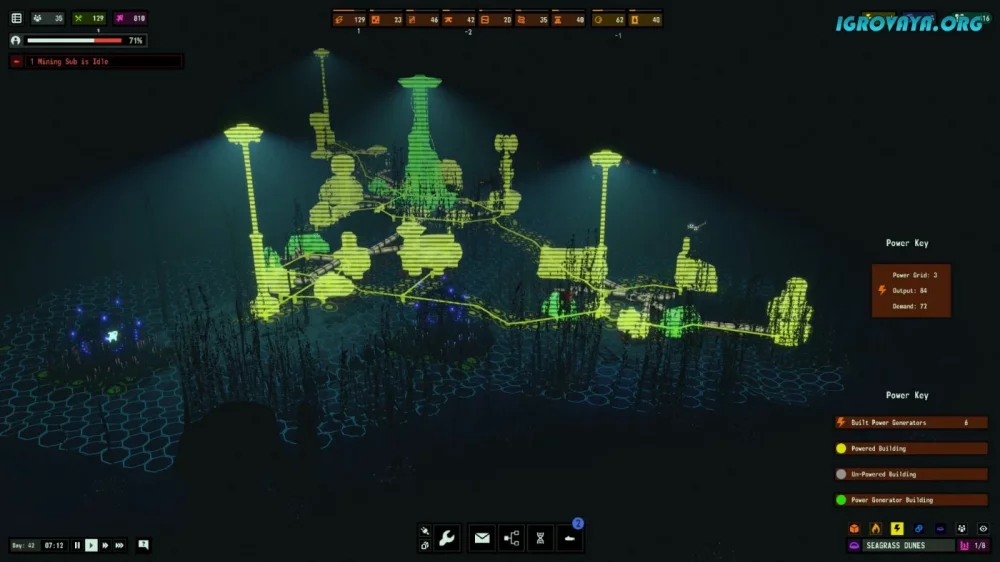Open the envelope messages panel

[482, 538]
